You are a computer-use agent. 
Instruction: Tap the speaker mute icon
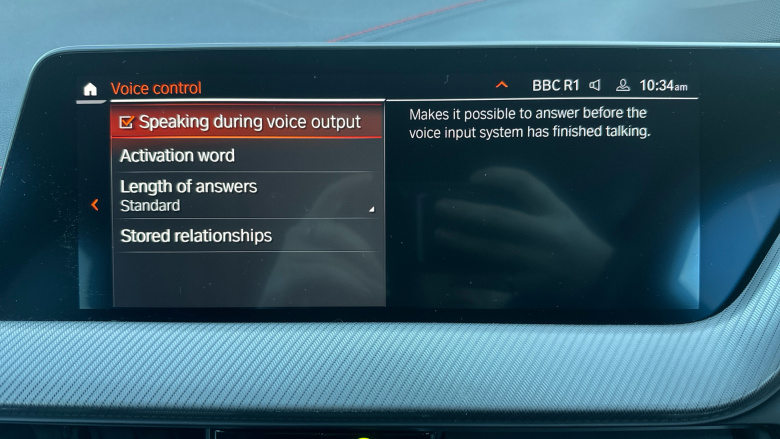[x=595, y=86]
